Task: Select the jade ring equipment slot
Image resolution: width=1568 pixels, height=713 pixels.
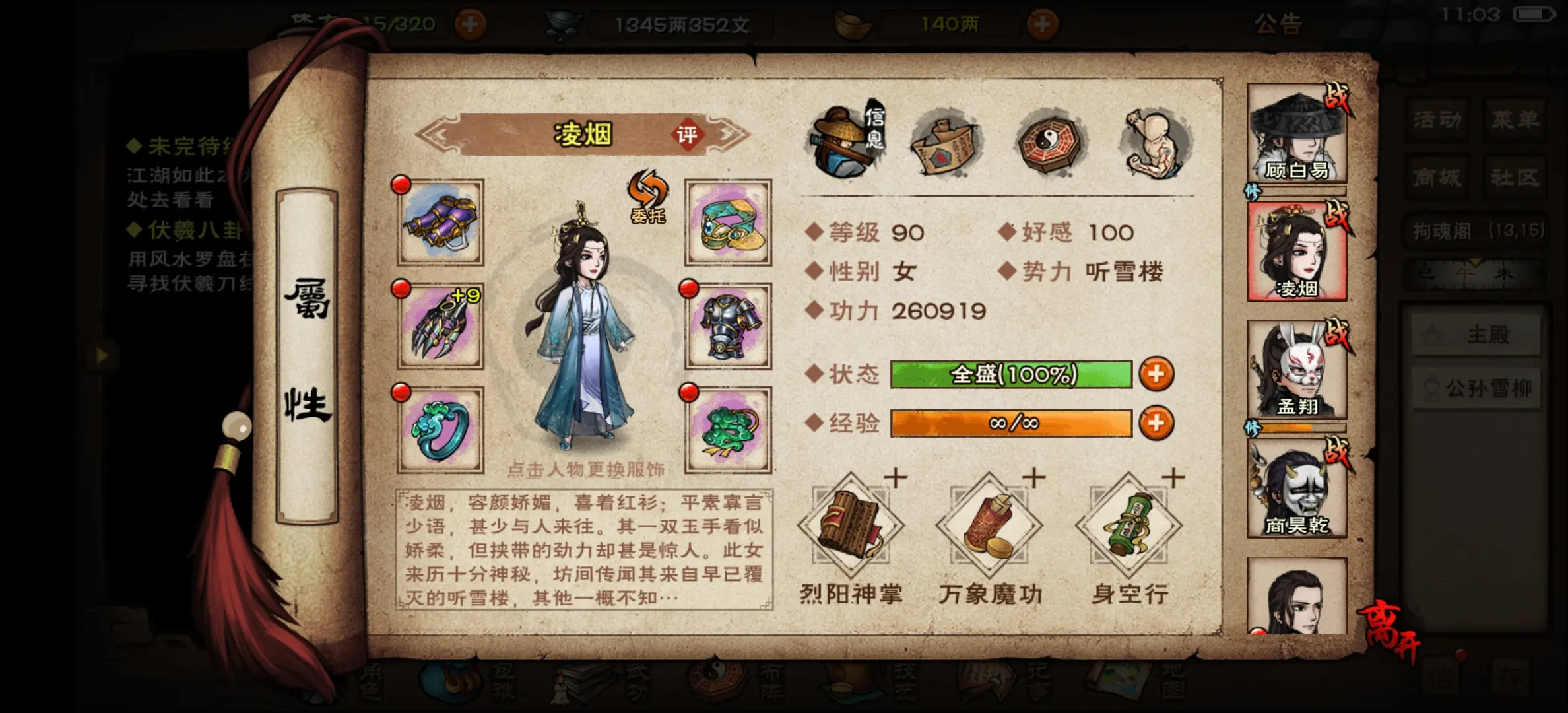Action: pos(441,430)
